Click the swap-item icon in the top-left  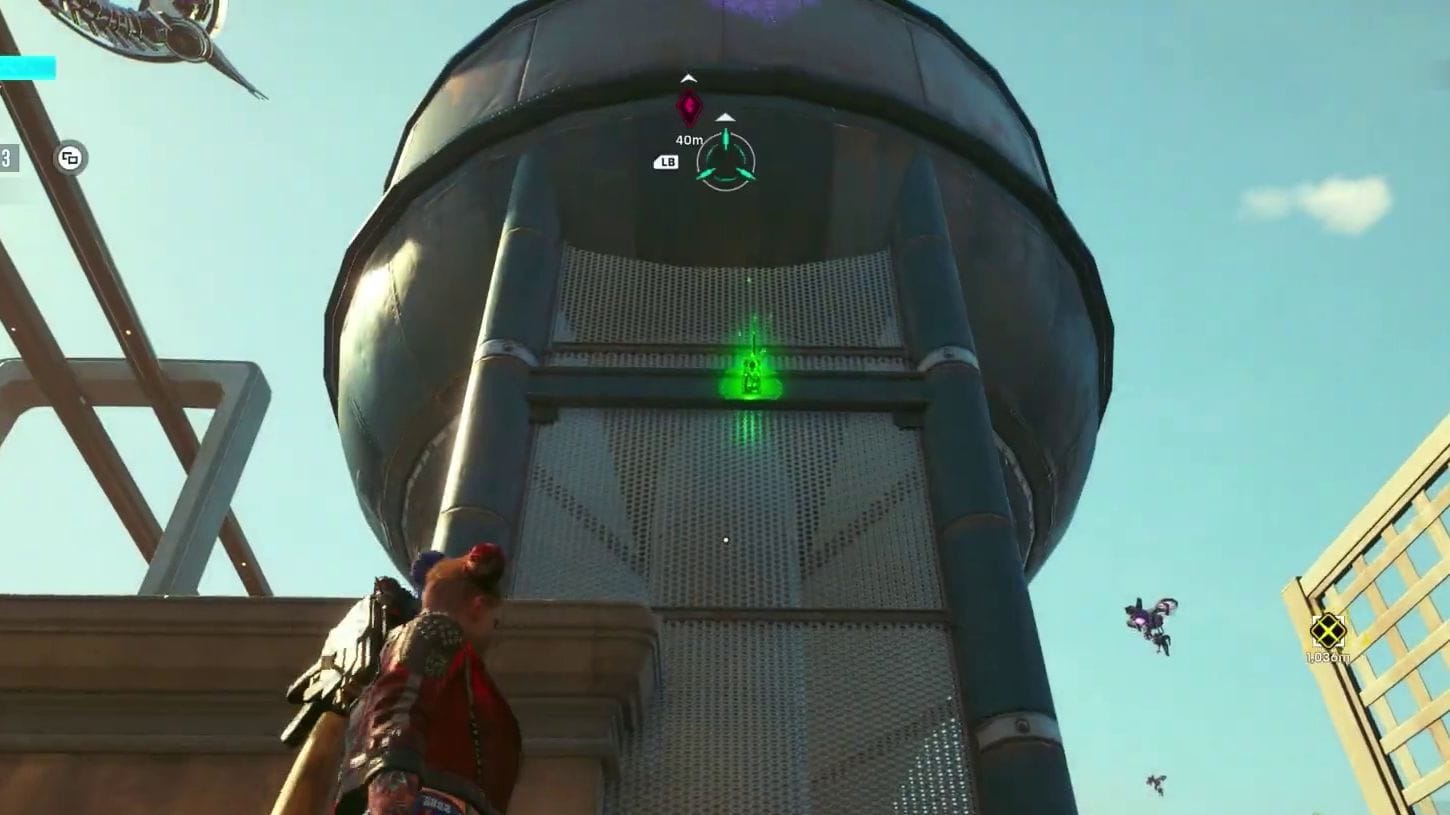69,158
